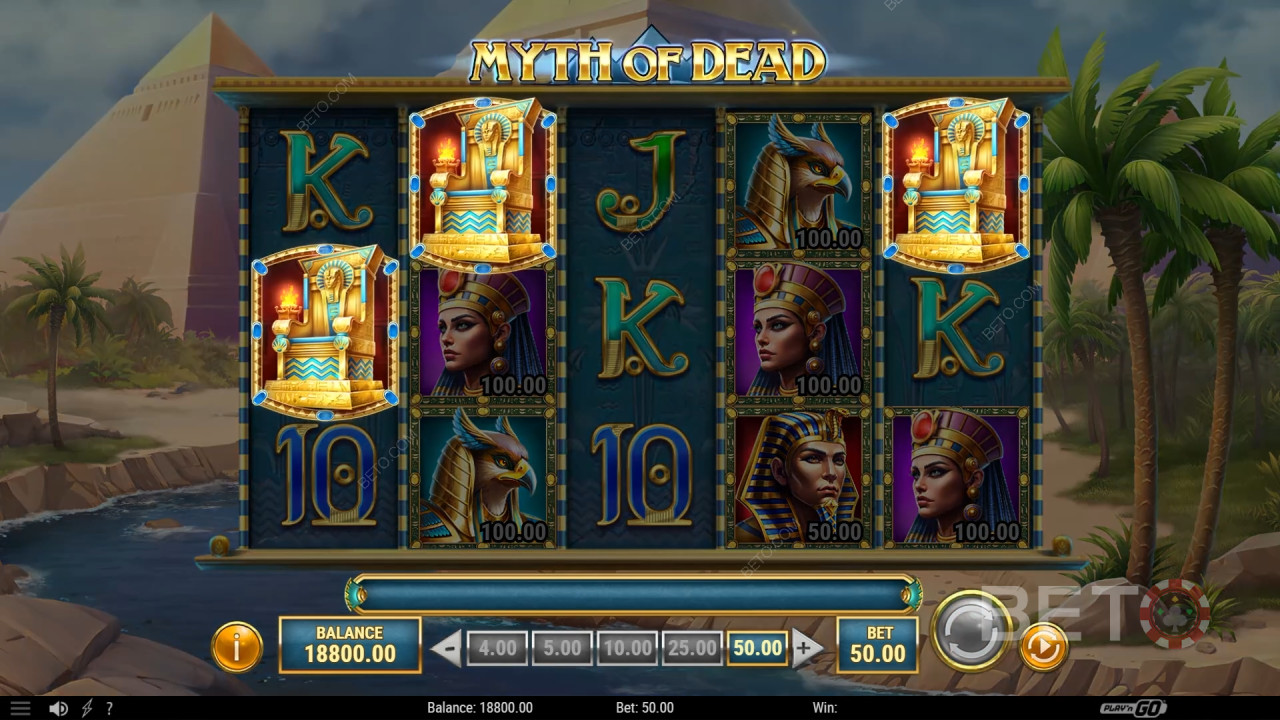Open help with the question mark

click(109, 708)
